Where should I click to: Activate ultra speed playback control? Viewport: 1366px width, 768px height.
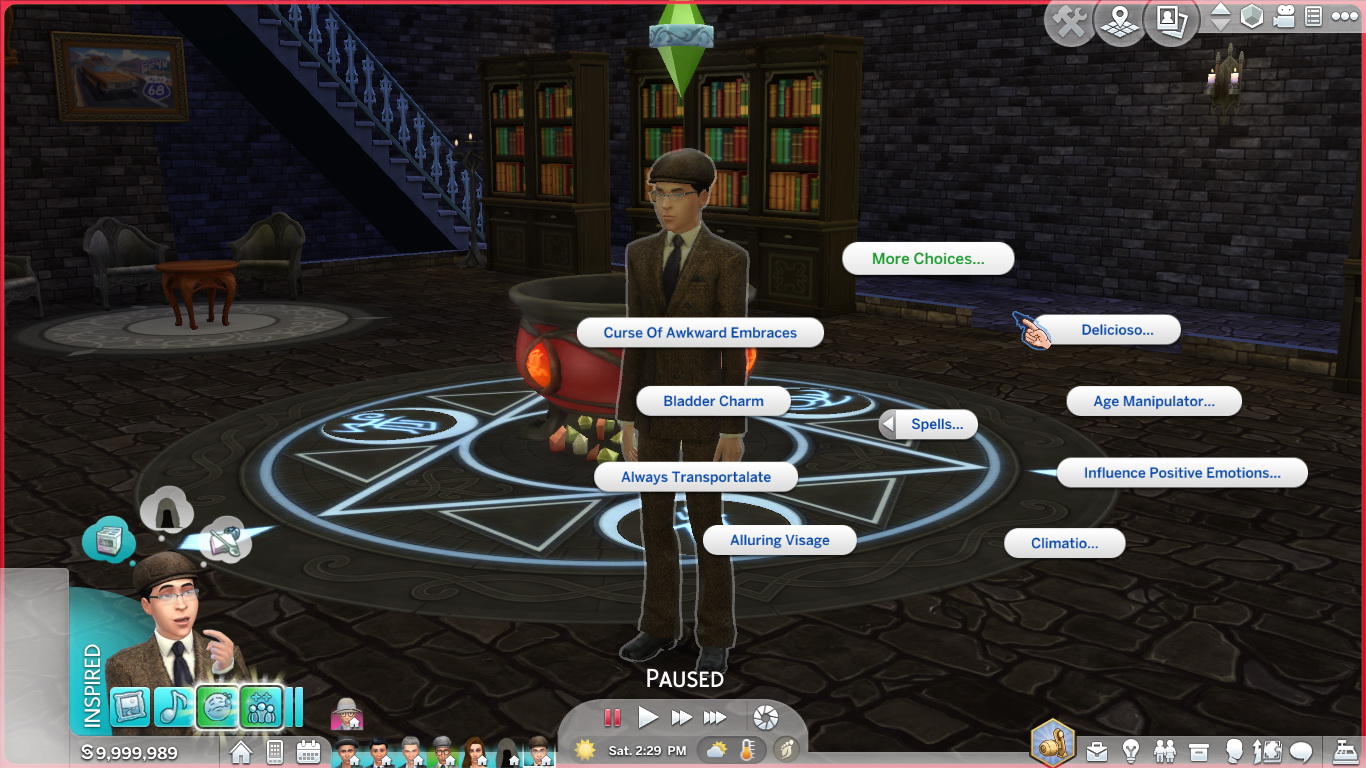[713, 717]
